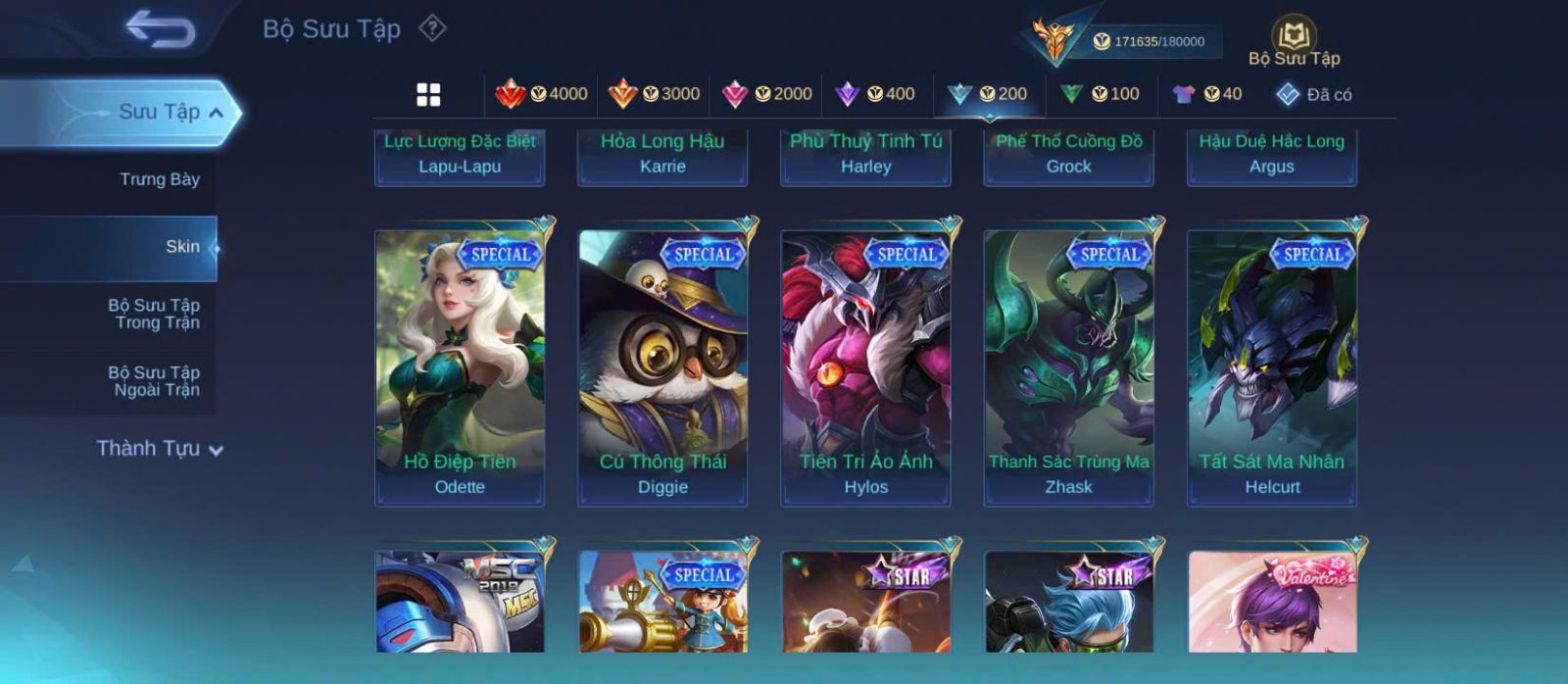The width and height of the screenshot is (1568, 684).
Task: Select the Odette Hồ Điệp Tiên skin
Action: pos(460,367)
